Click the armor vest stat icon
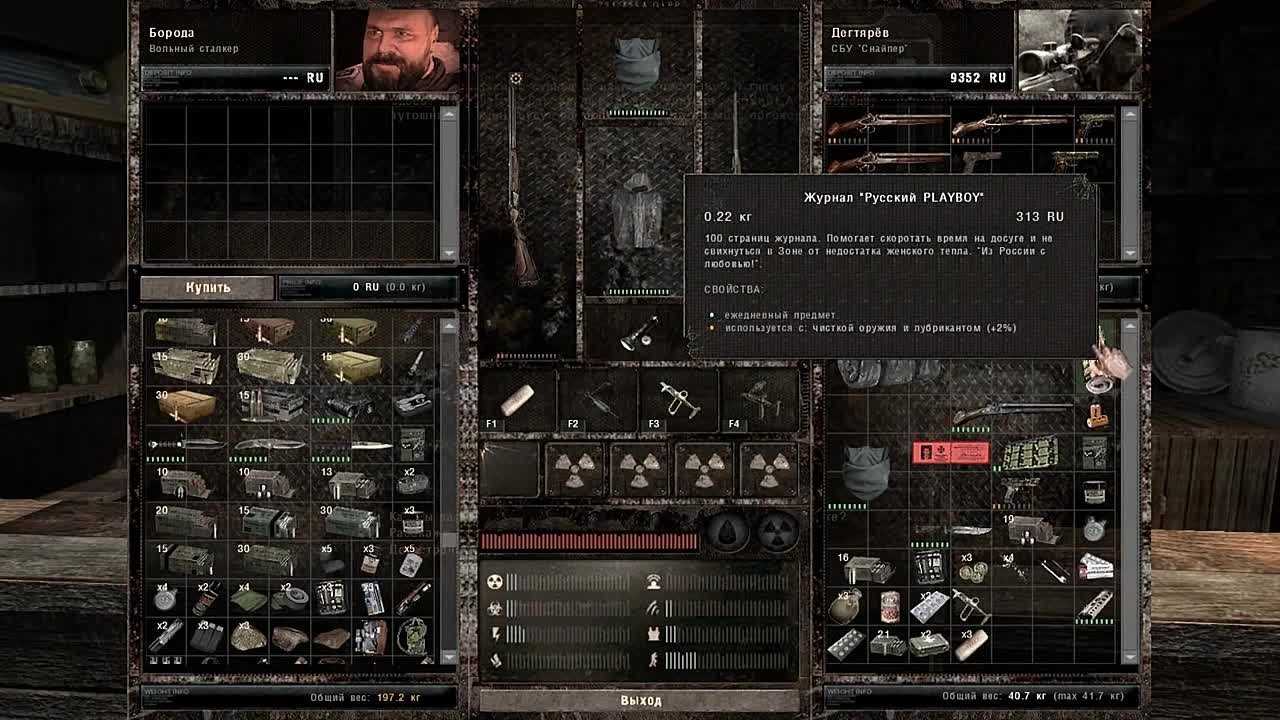Image resolution: width=1280 pixels, height=720 pixels. coord(655,633)
